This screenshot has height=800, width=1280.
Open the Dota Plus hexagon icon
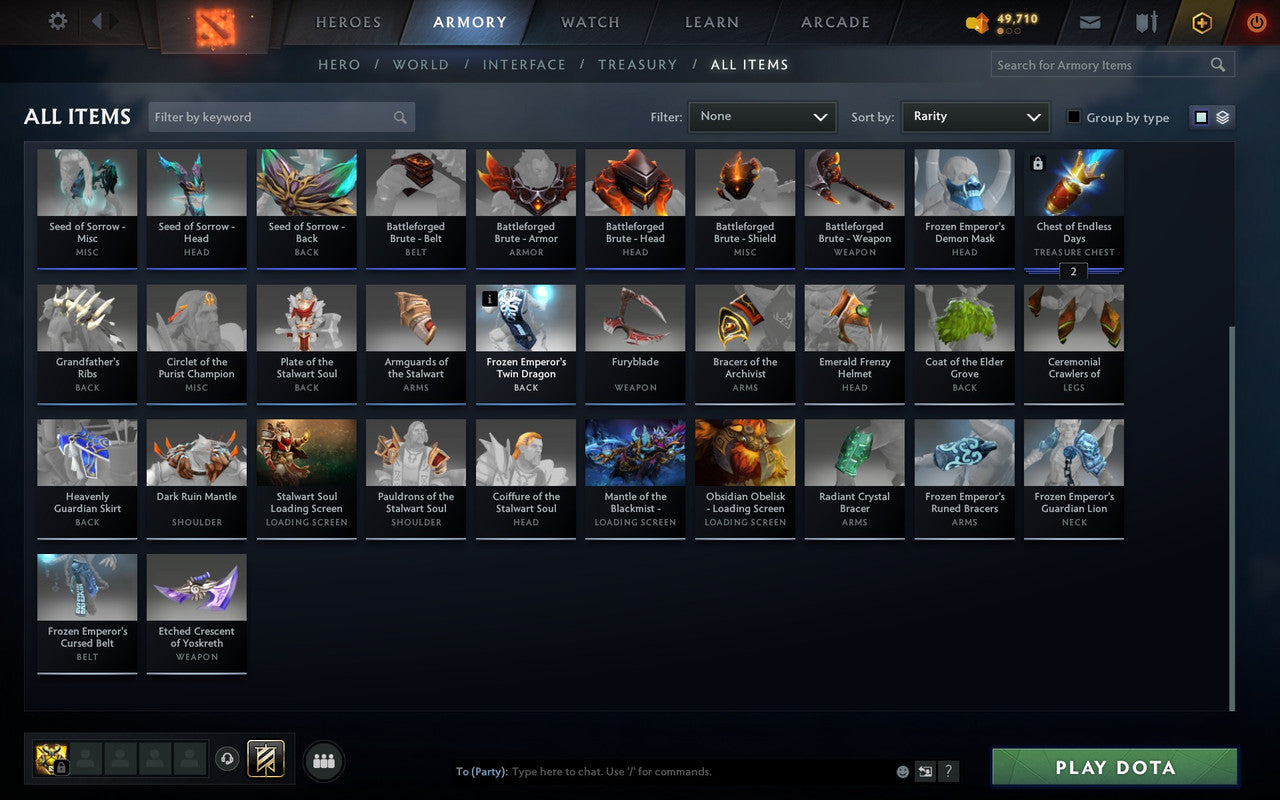coord(1201,21)
